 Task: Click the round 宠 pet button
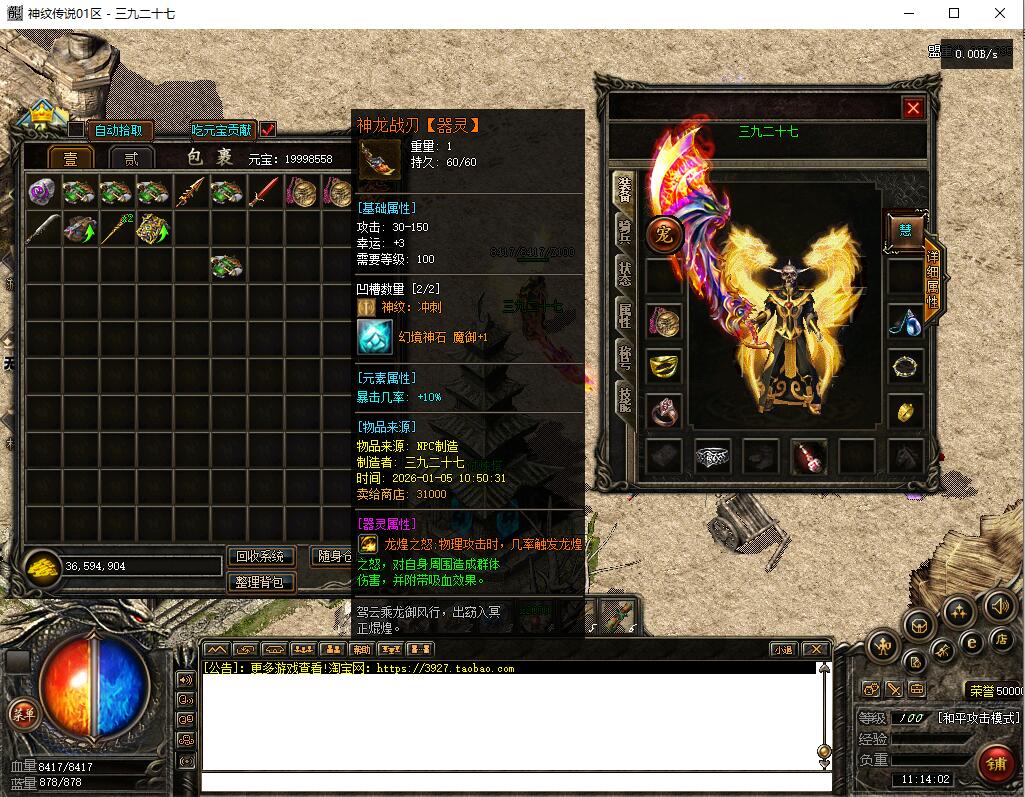tap(663, 234)
